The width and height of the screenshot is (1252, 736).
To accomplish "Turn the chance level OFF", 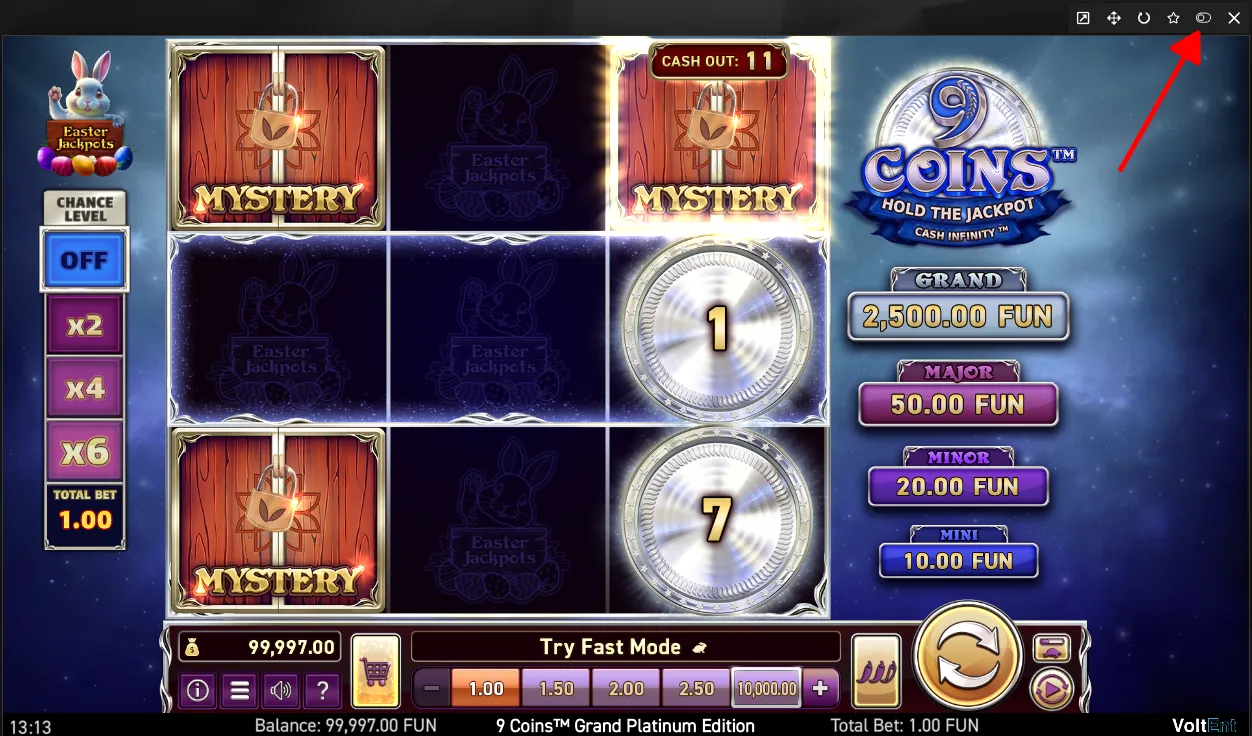I will 84,260.
